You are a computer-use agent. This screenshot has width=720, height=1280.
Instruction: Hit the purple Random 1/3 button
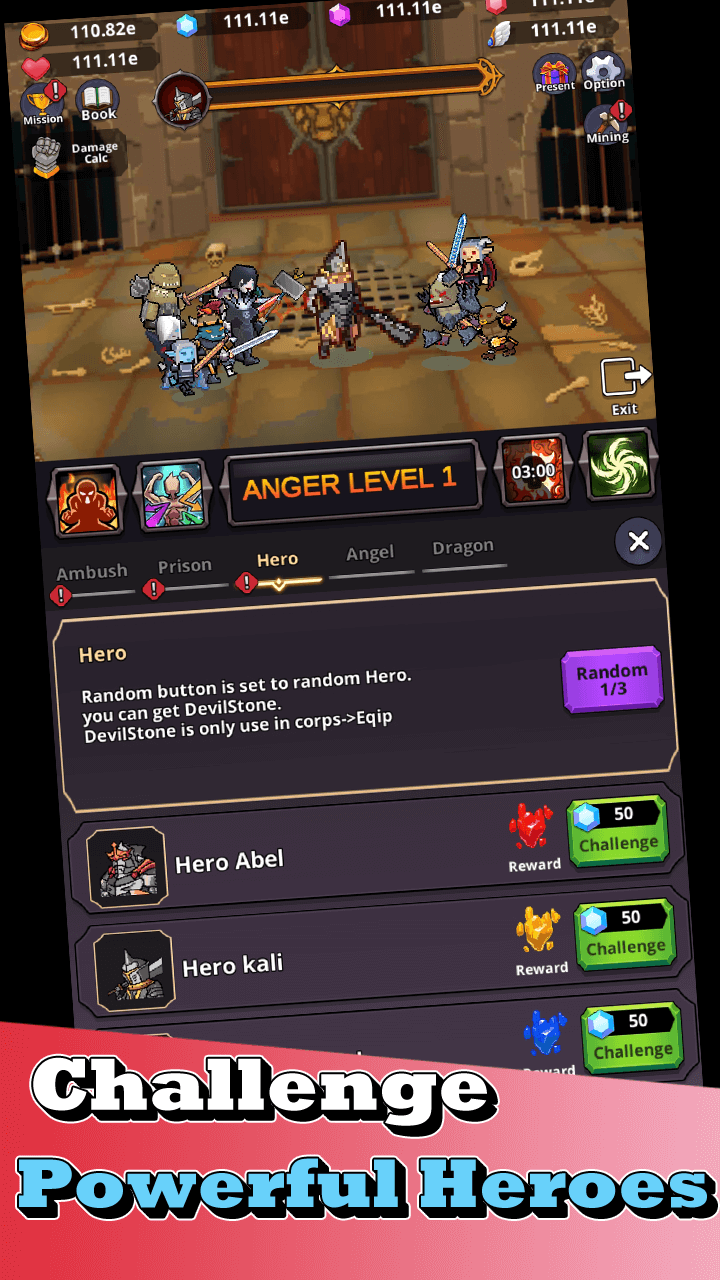(x=611, y=680)
